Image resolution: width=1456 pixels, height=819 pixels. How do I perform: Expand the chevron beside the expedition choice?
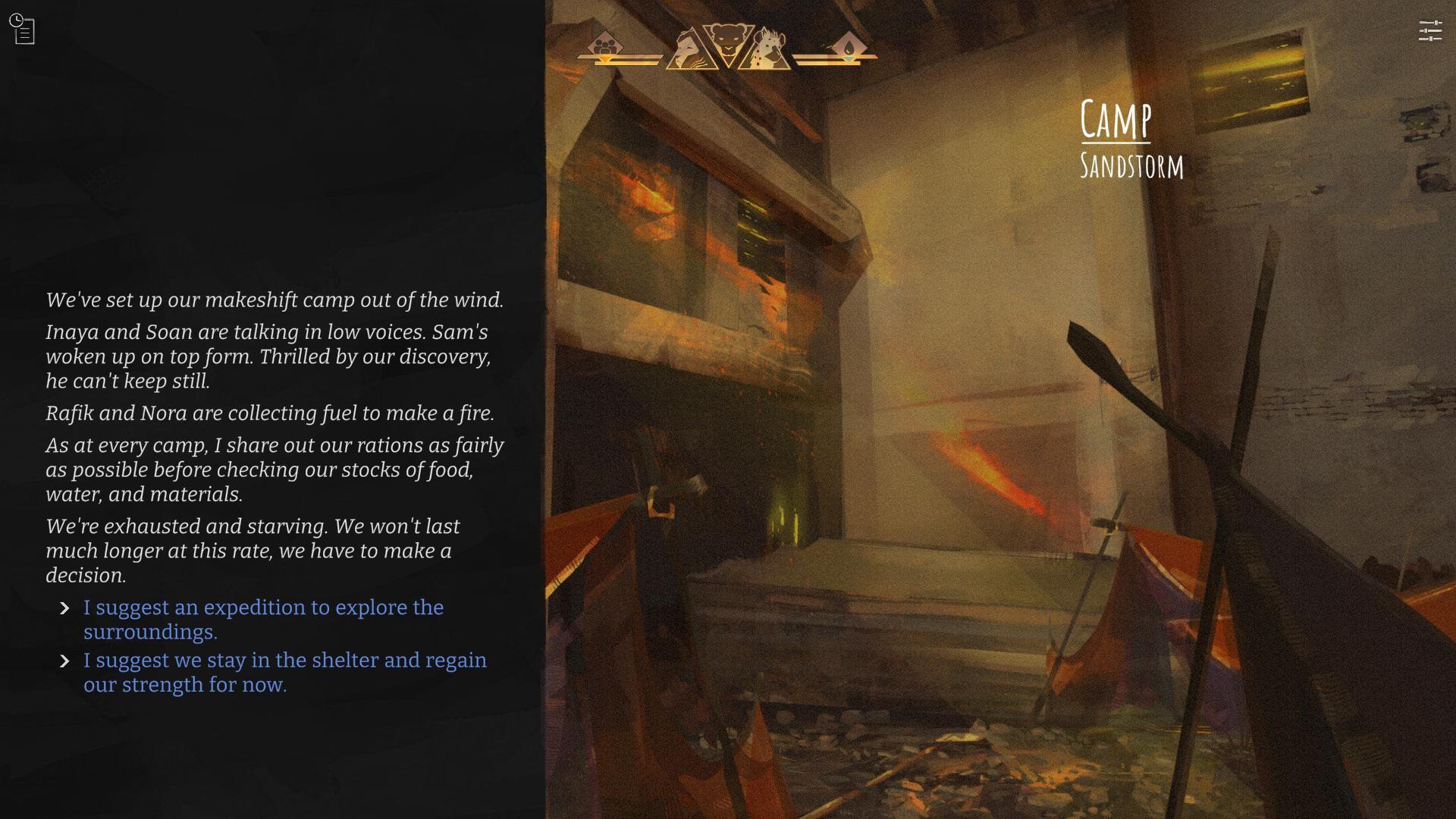coord(65,607)
